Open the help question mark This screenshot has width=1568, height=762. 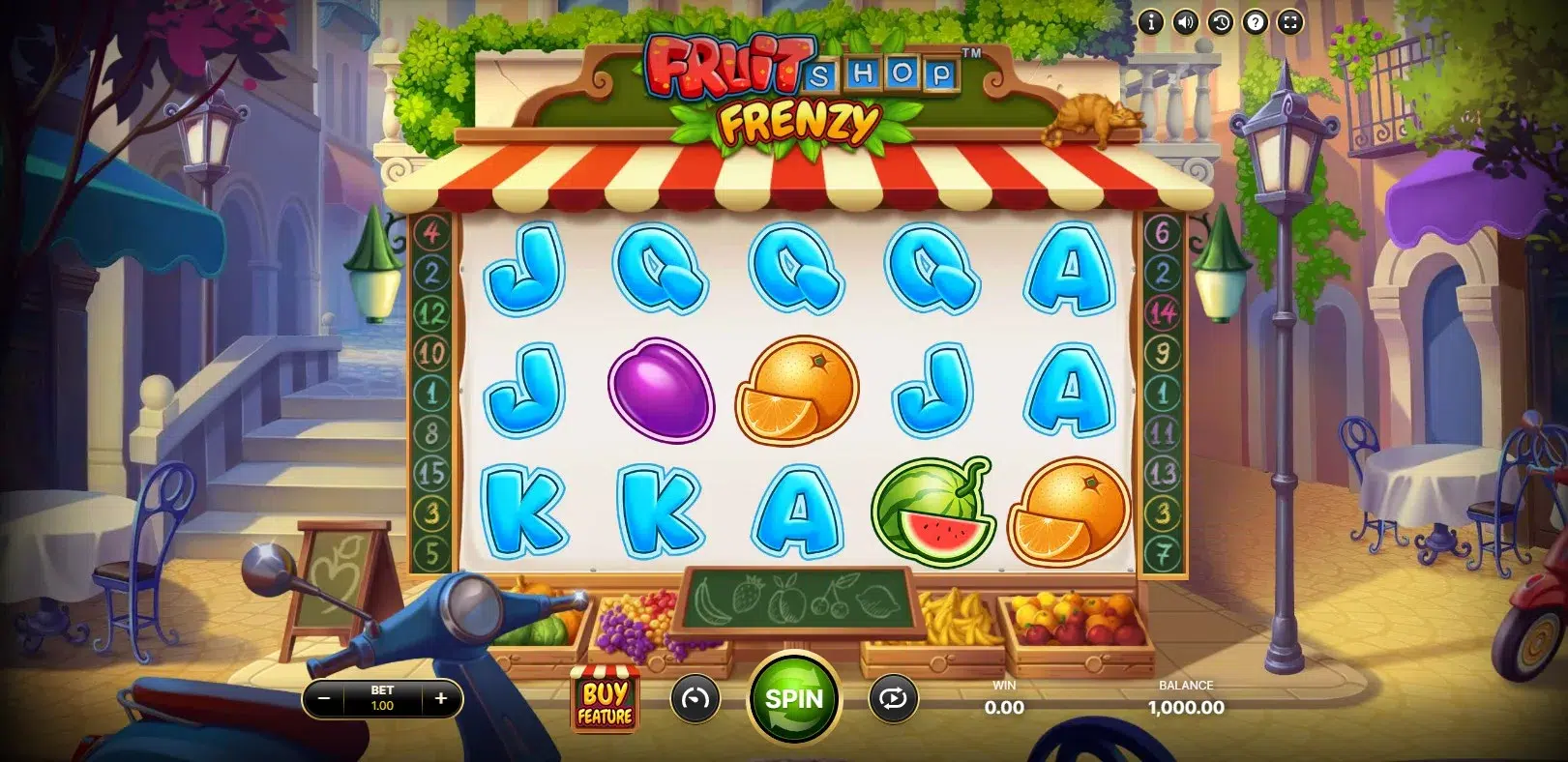1255,21
